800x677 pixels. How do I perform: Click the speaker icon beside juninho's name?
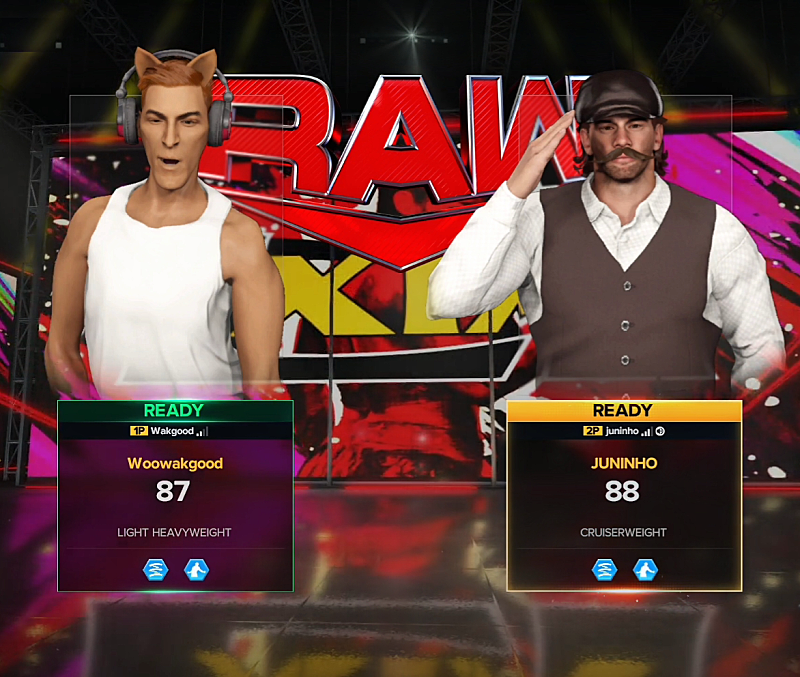661,431
